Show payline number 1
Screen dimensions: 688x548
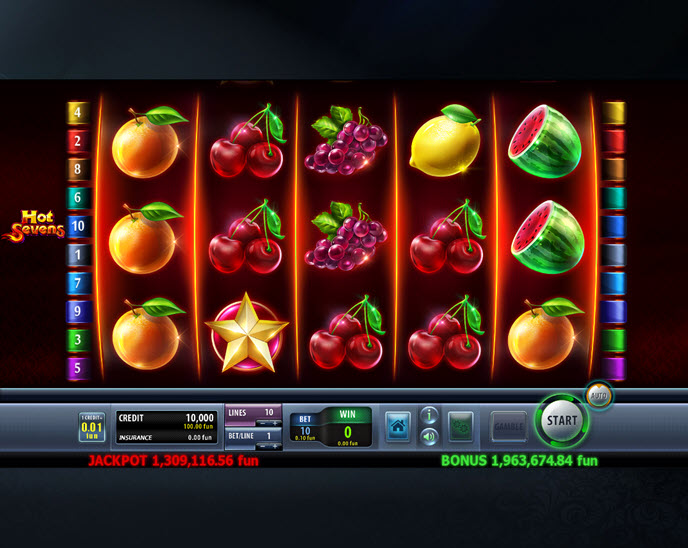click(x=78, y=255)
